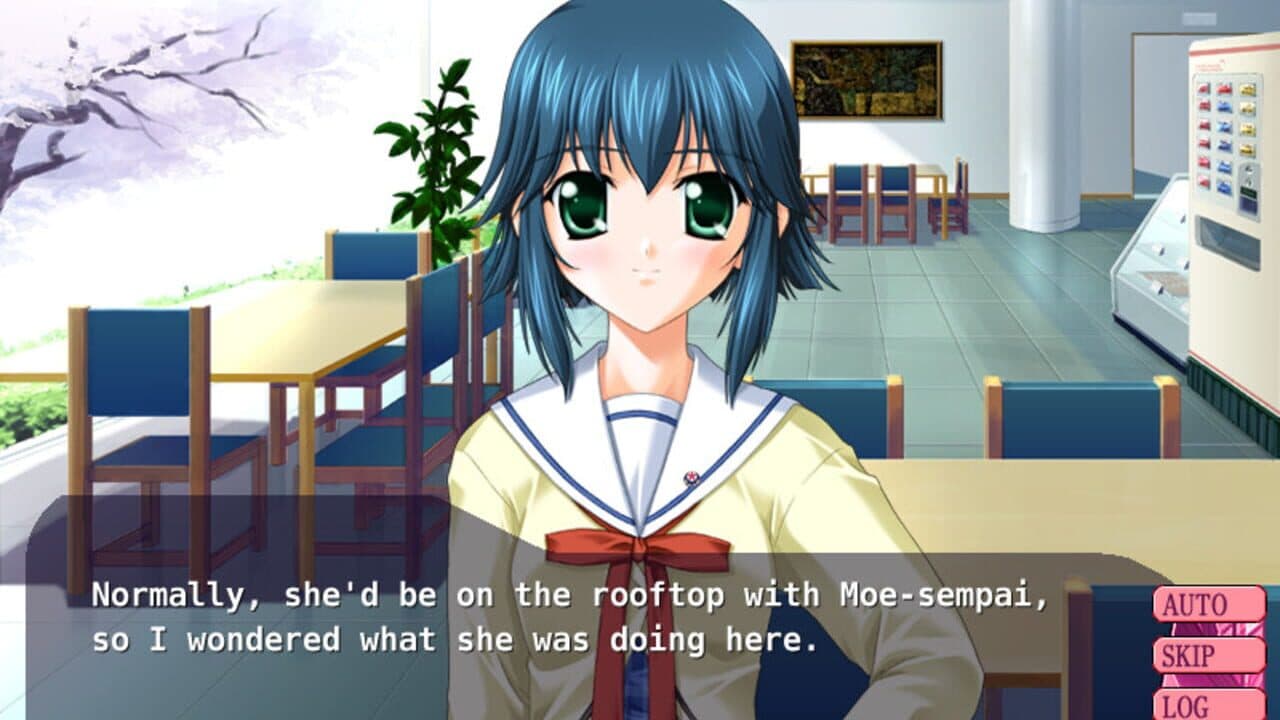1280x720 pixels.
Task: Click the vending machine coin slot panel
Action: tap(1247, 172)
